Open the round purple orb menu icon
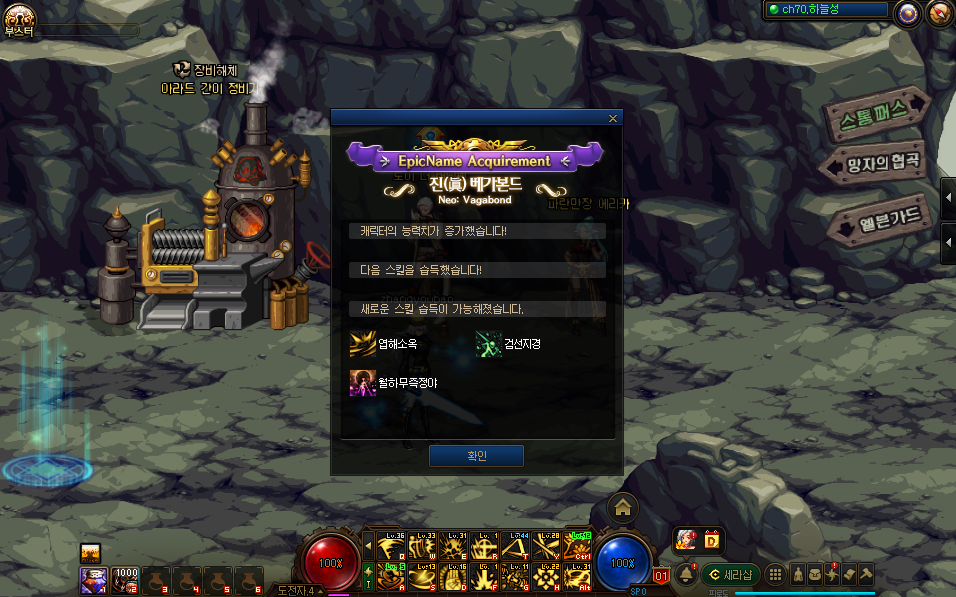Image resolution: width=956 pixels, height=597 pixels. click(908, 12)
